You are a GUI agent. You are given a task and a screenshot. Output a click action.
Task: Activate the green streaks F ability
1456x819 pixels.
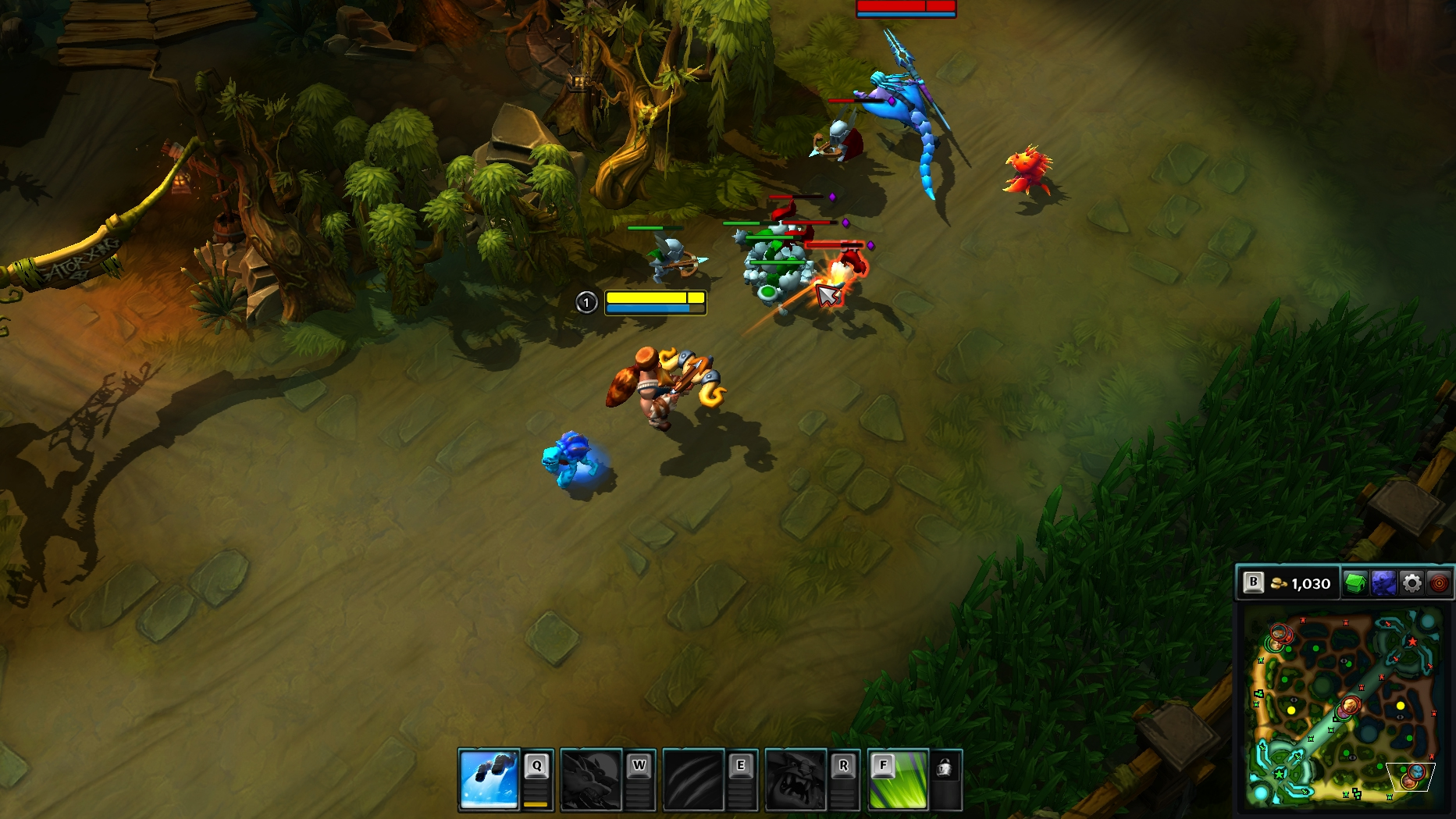tap(898, 779)
